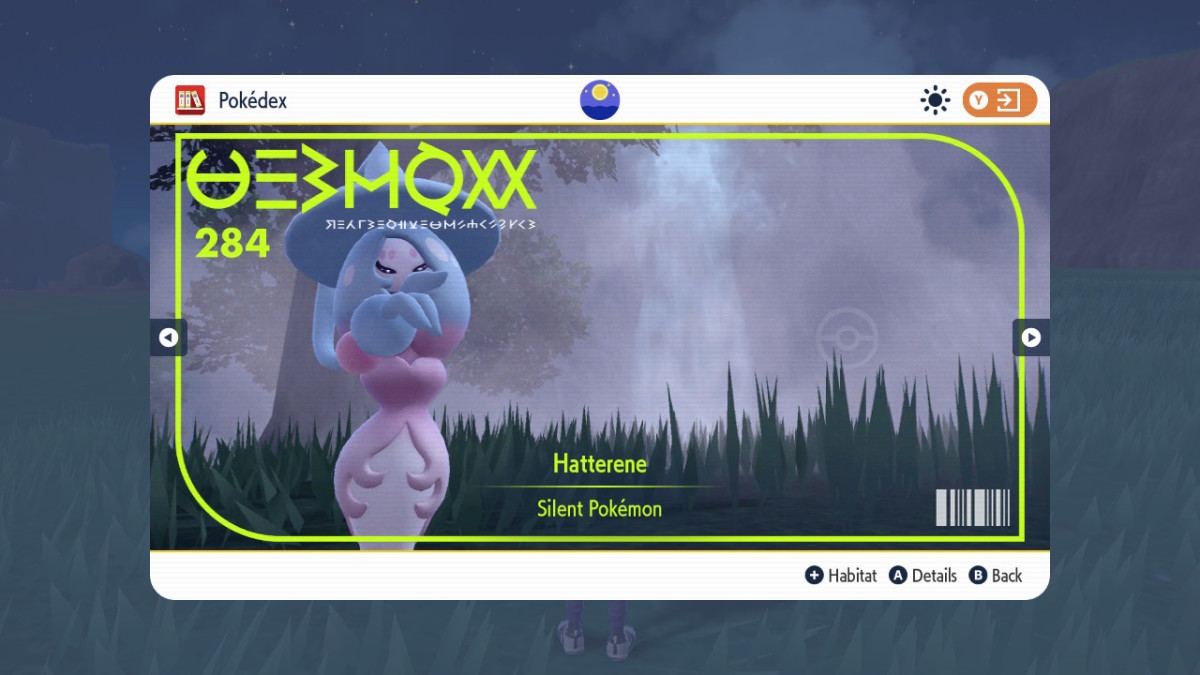This screenshot has width=1200, height=675.
Task: Show Hatterene's Habitat
Action: (x=841, y=575)
